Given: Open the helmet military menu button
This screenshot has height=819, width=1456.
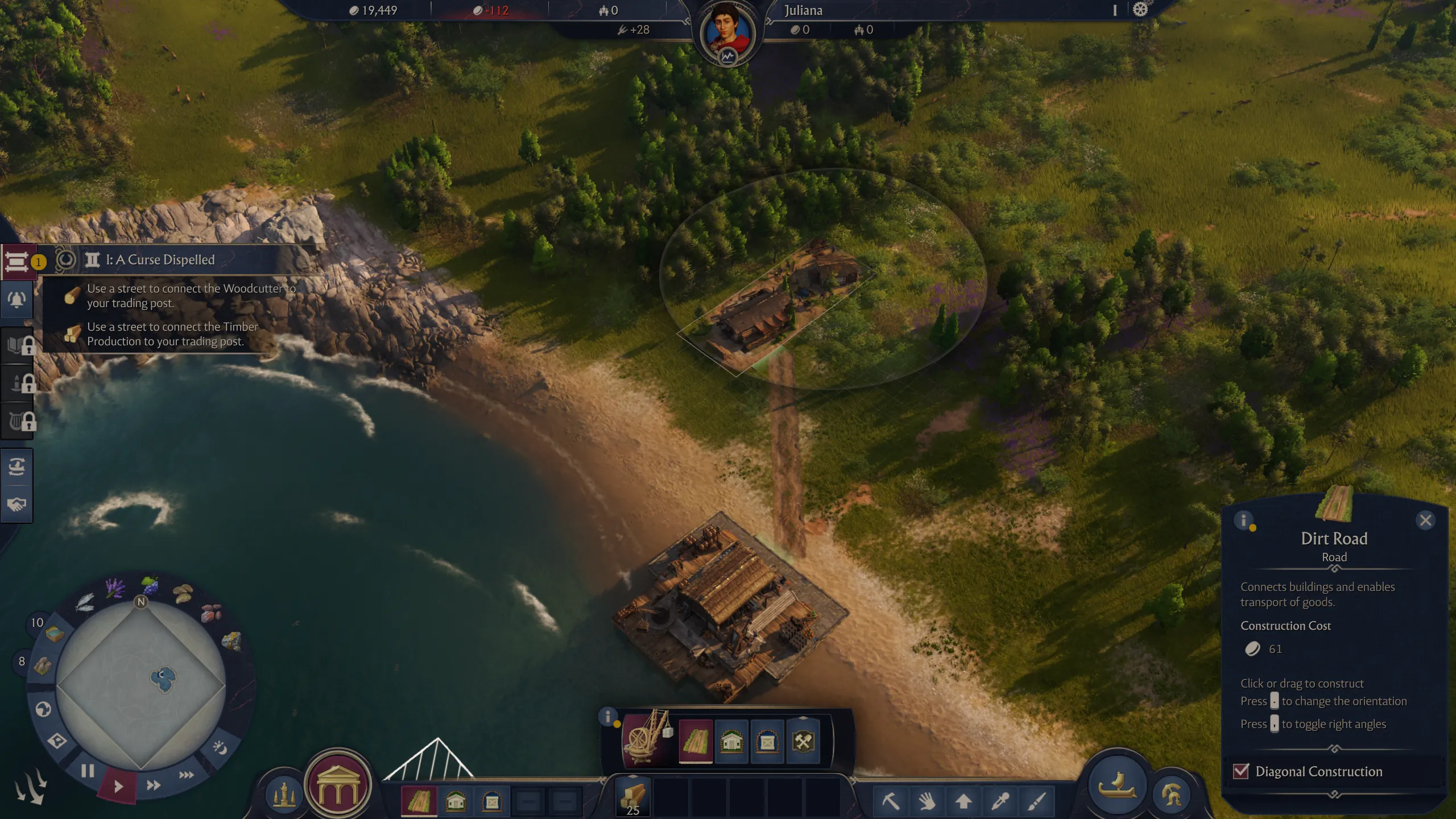Looking at the screenshot, I should pos(1172,795).
